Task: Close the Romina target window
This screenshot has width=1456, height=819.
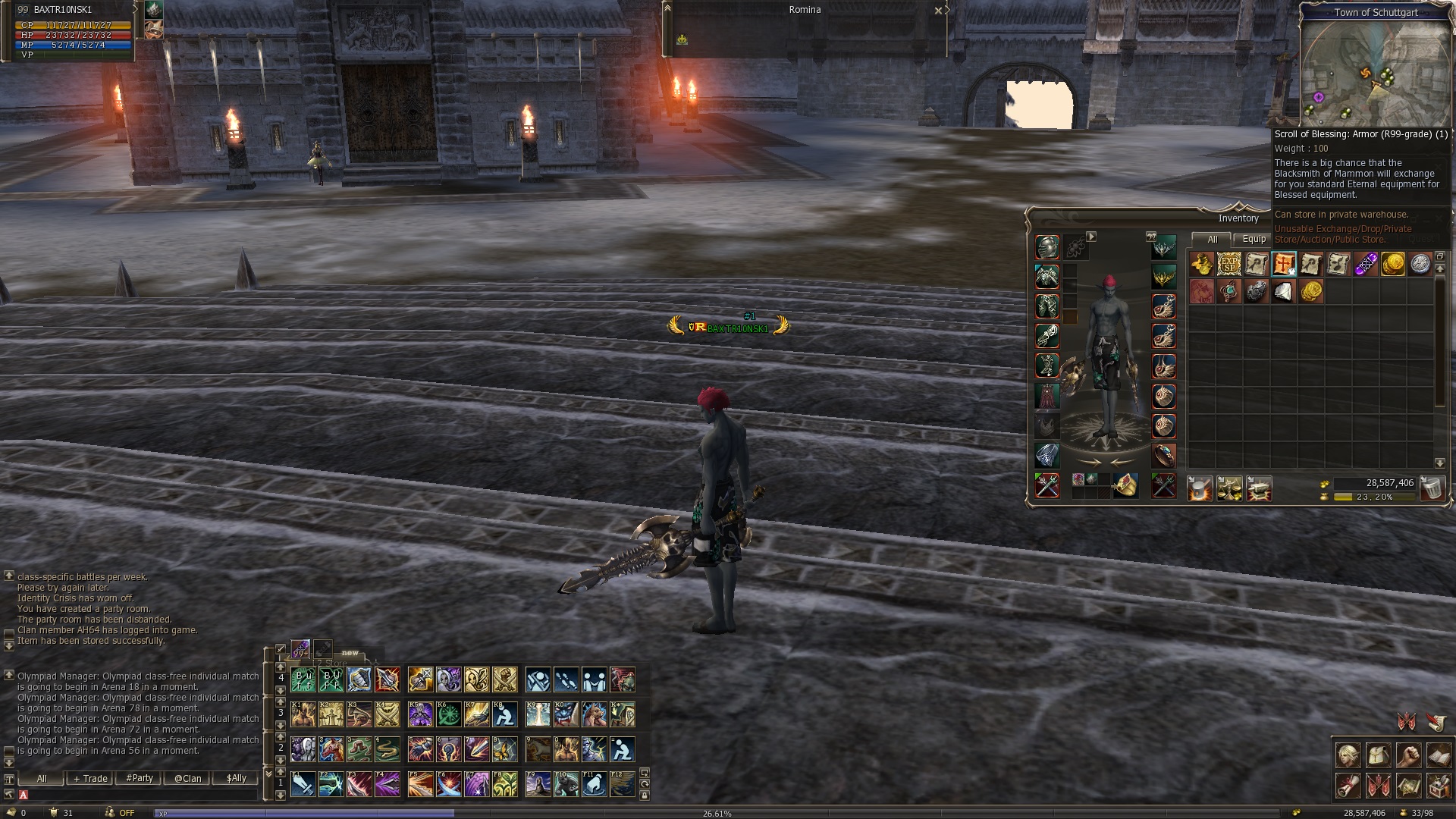Action: point(938,11)
